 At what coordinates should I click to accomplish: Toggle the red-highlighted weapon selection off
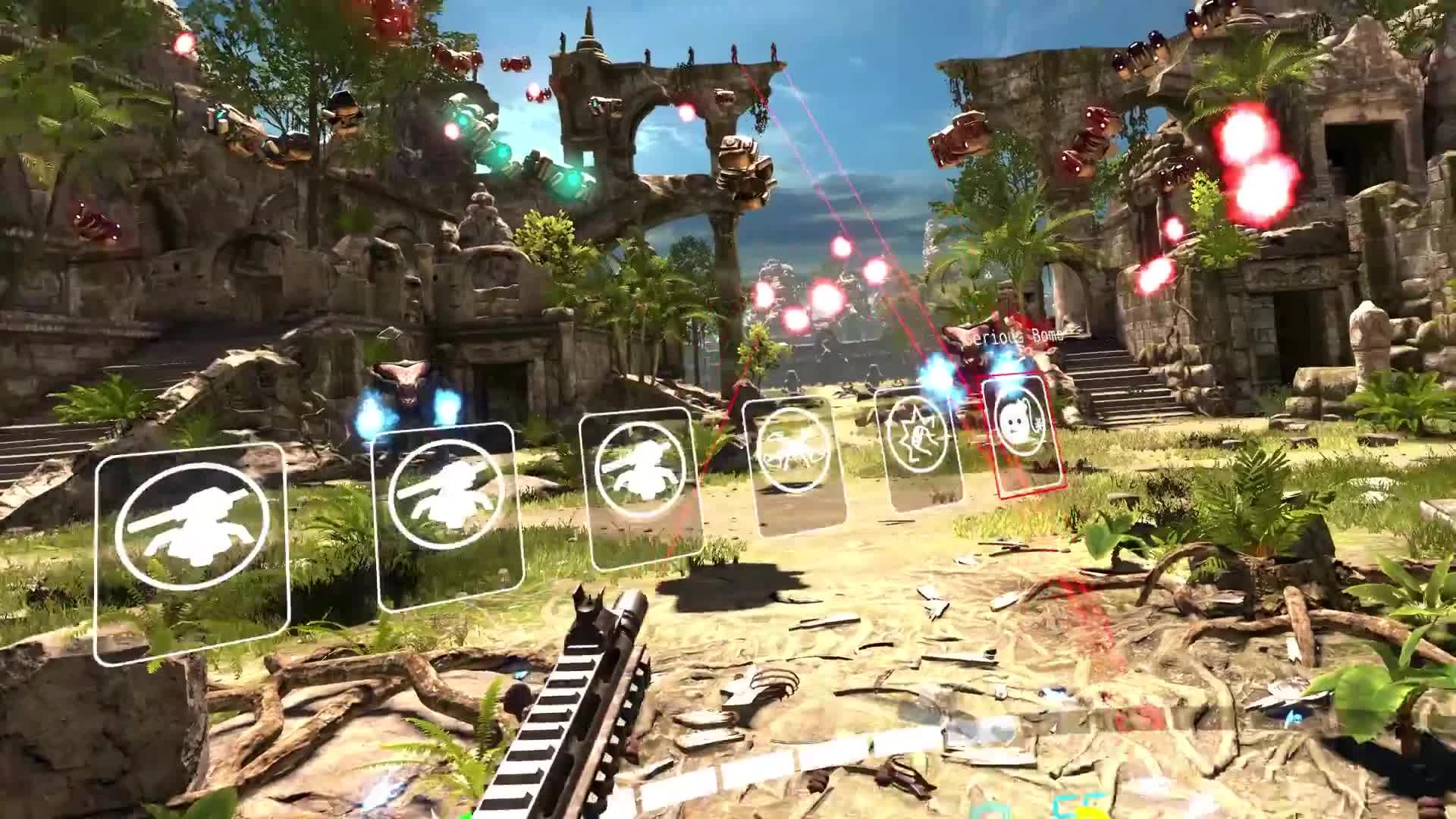coord(1020,432)
